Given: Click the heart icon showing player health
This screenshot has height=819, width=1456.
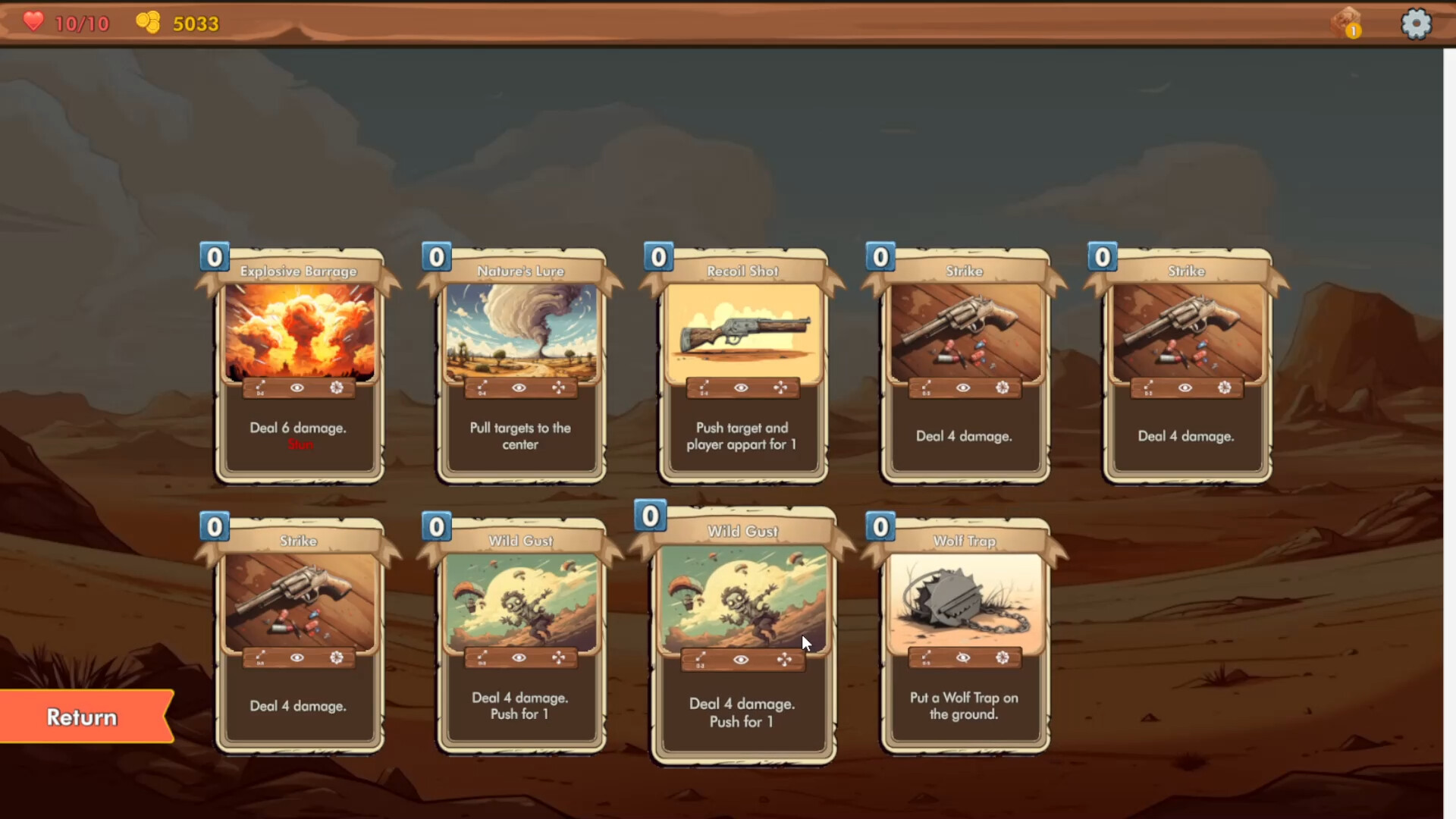Looking at the screenshot, I should [x=32, y=22].
